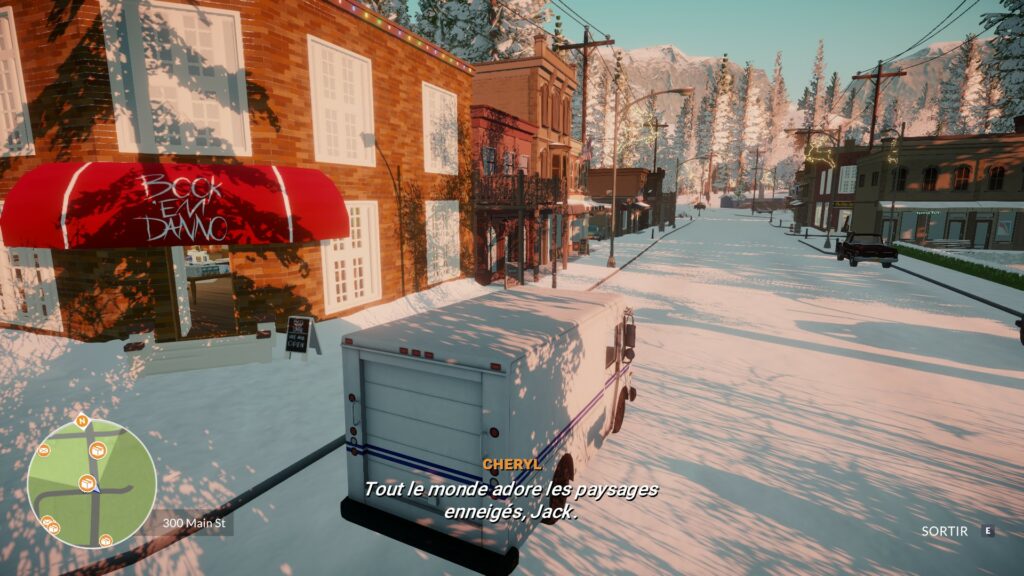The width and height of the screenshot is (1024, 576).
Task: Click the north compass marker on the minimap
Action: click(81, 420)
